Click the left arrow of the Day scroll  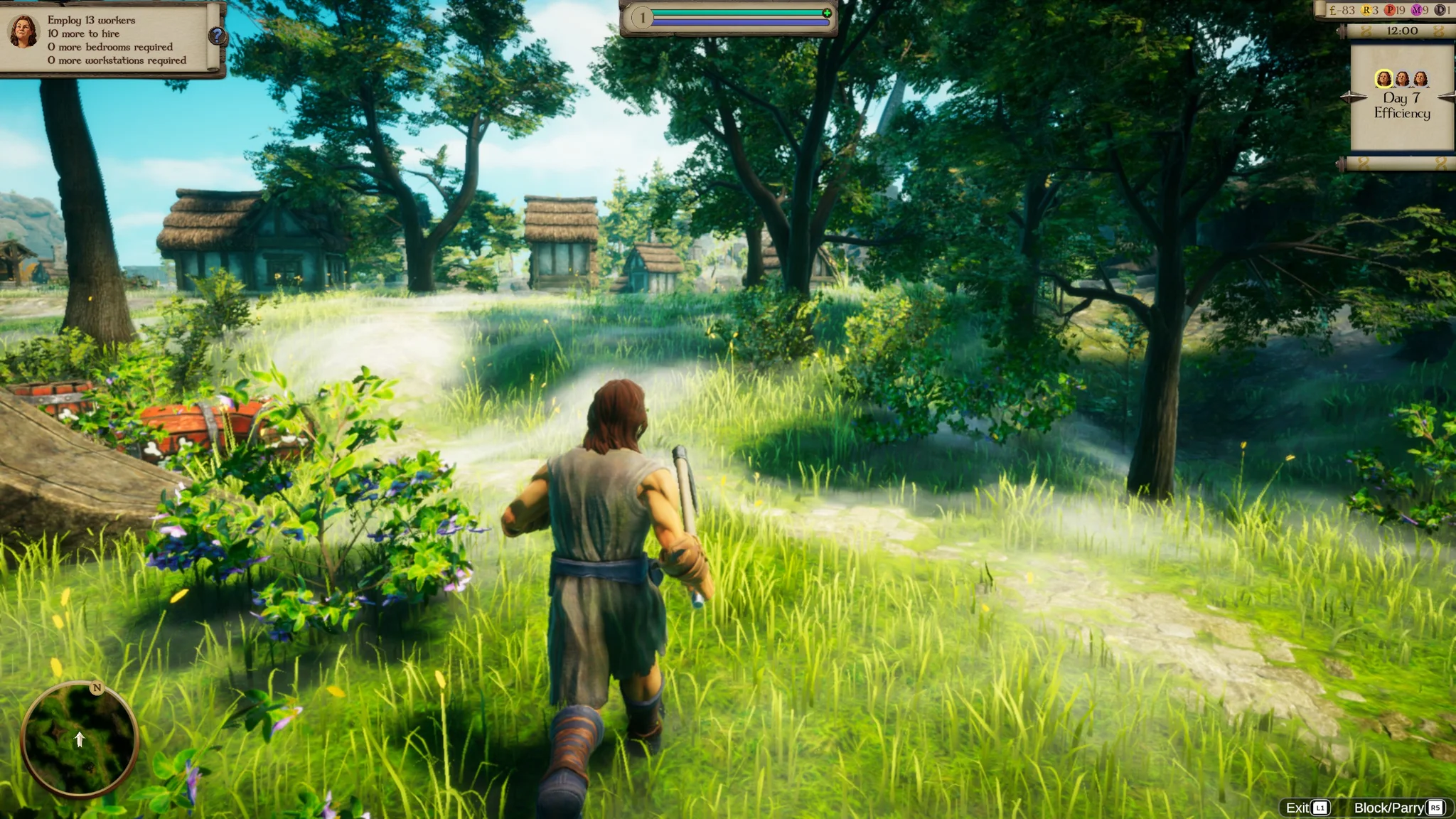click(1349, 97)
